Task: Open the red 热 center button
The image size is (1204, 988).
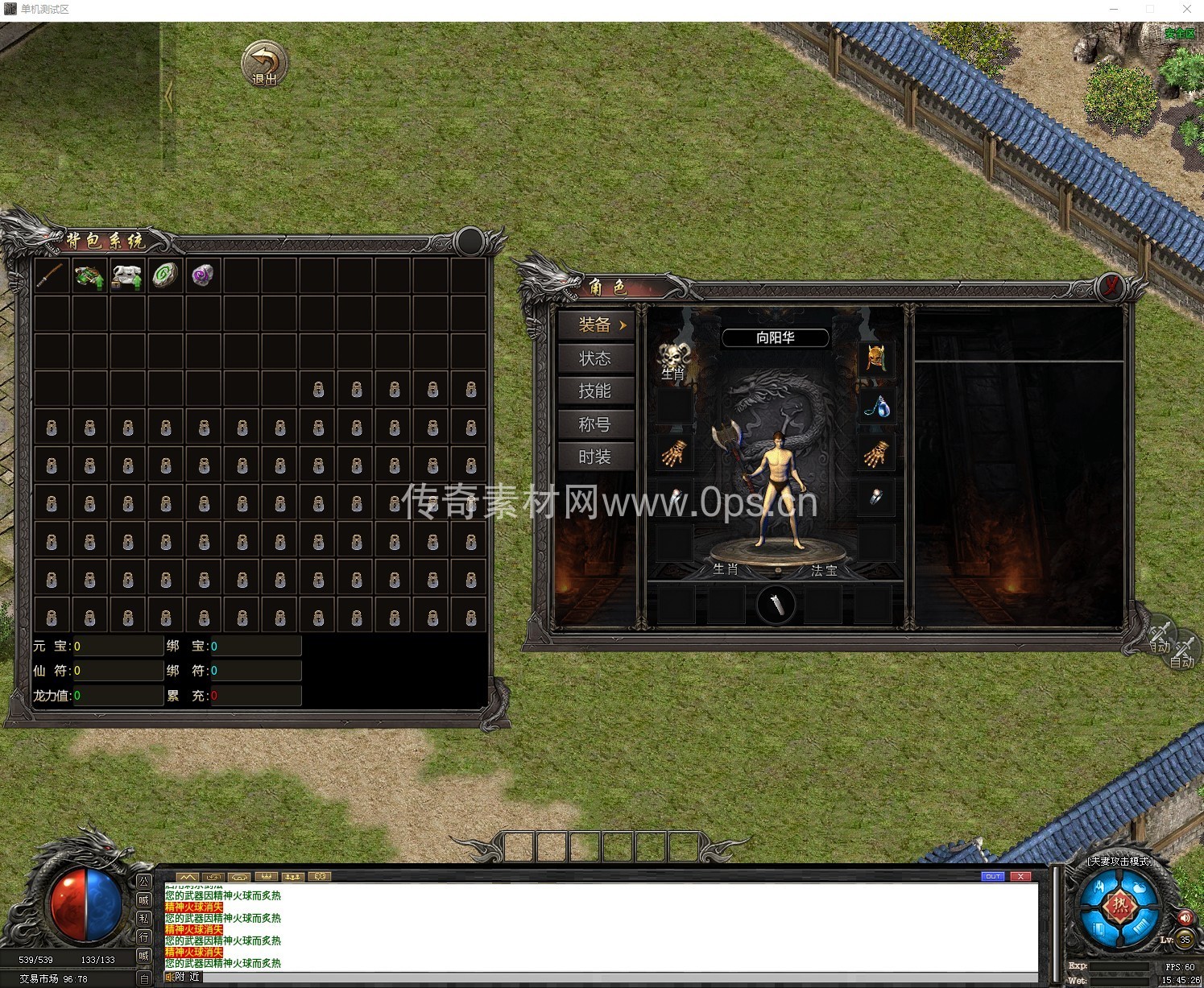Action: click(x=1119, y=906)
